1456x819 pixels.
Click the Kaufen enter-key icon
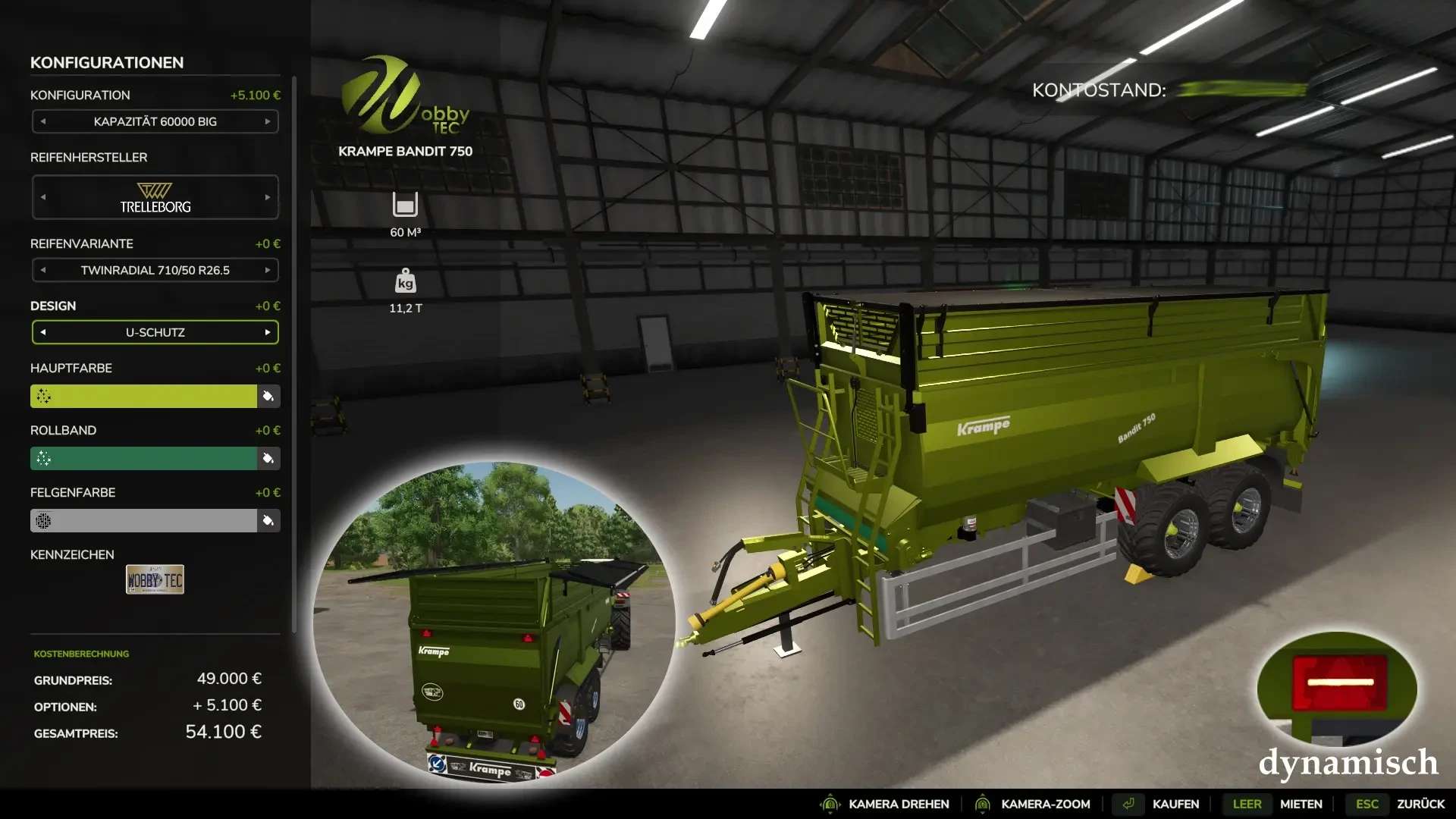[1128, 804]
